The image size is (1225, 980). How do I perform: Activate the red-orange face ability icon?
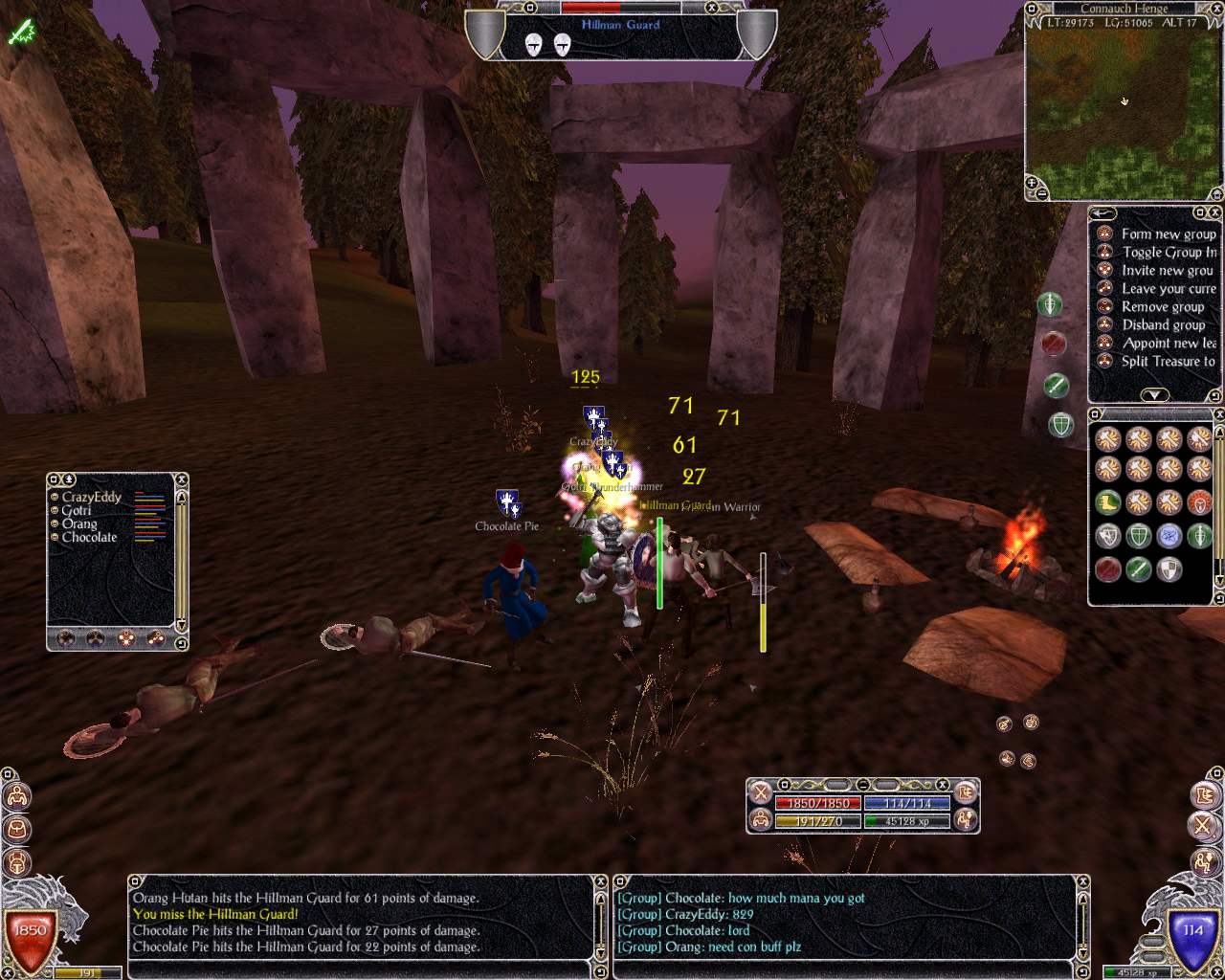coord(1199,501)
